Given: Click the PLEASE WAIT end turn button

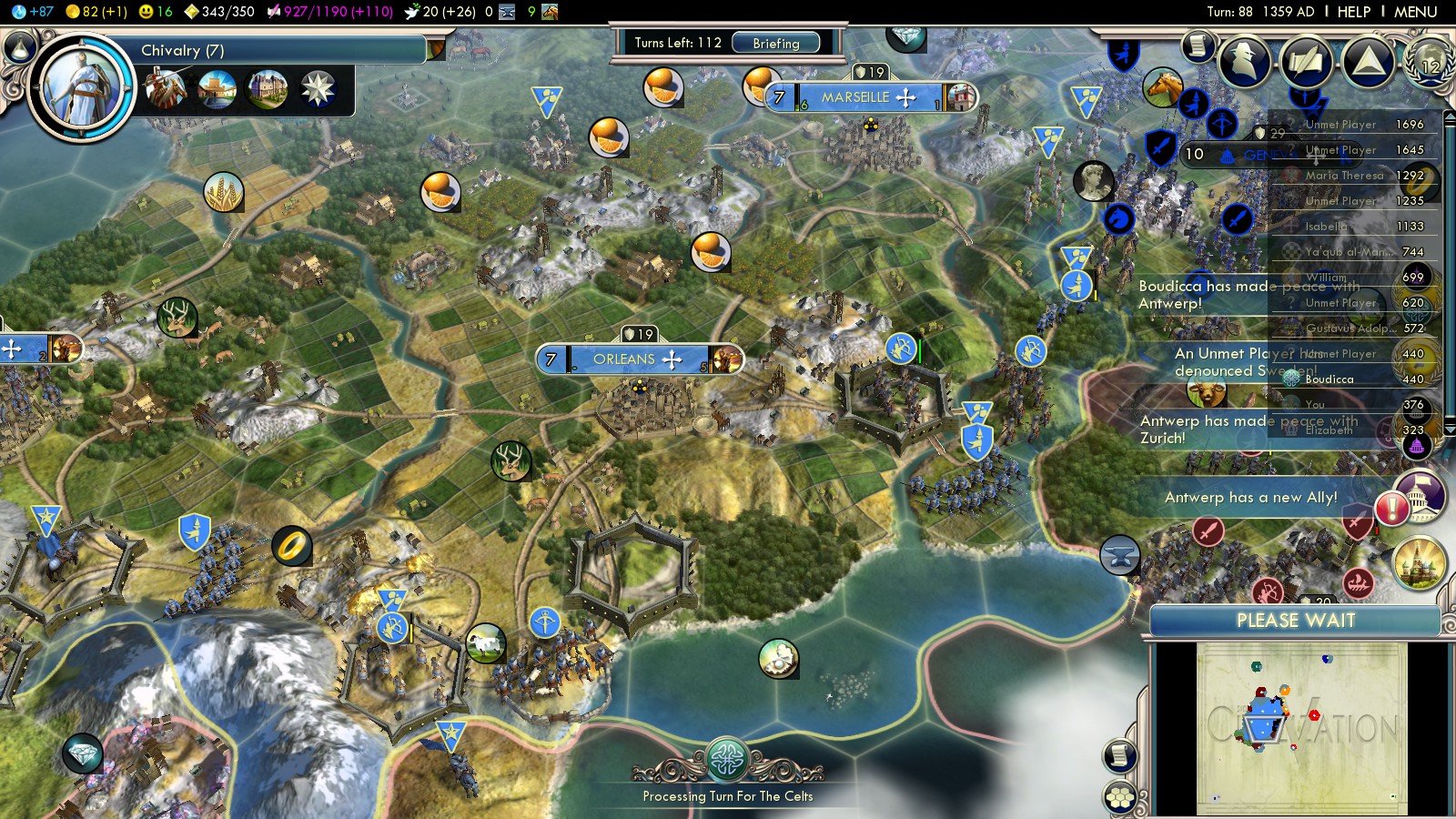Looking at the screenshot, I should (x=1295, y=621).
